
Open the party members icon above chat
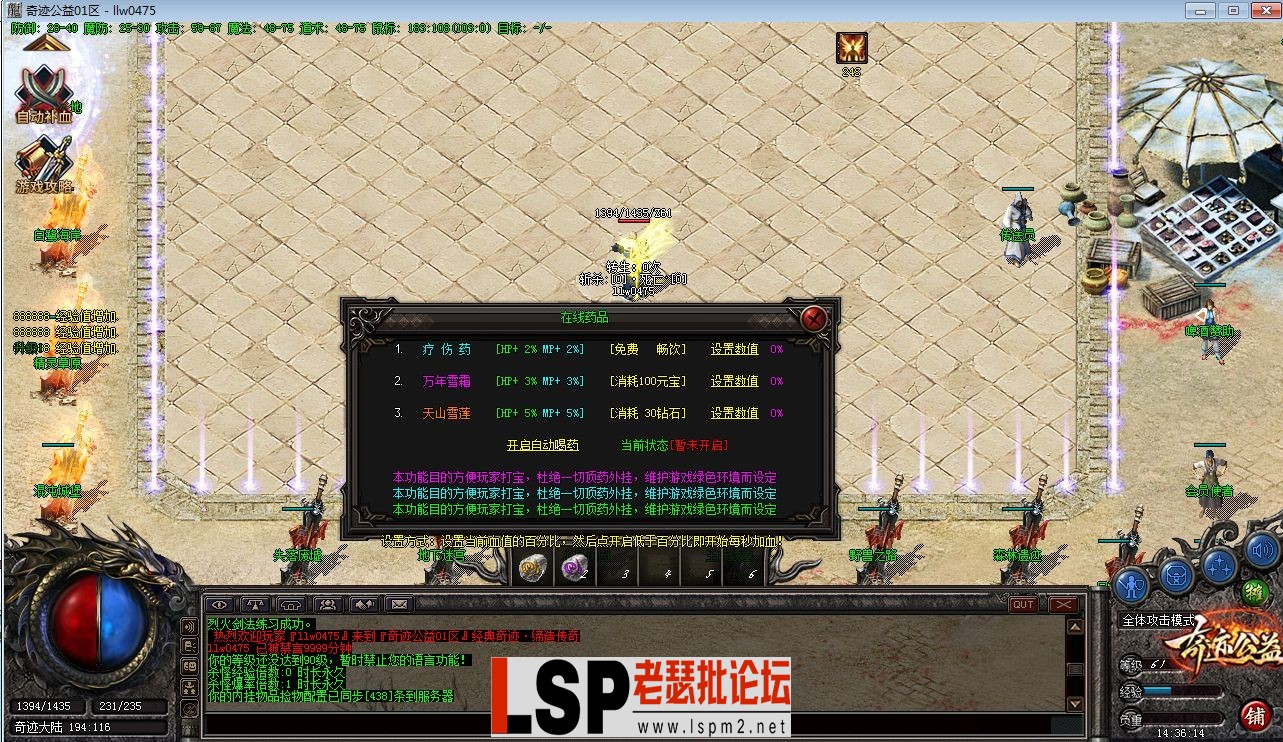tap(328, 604)
